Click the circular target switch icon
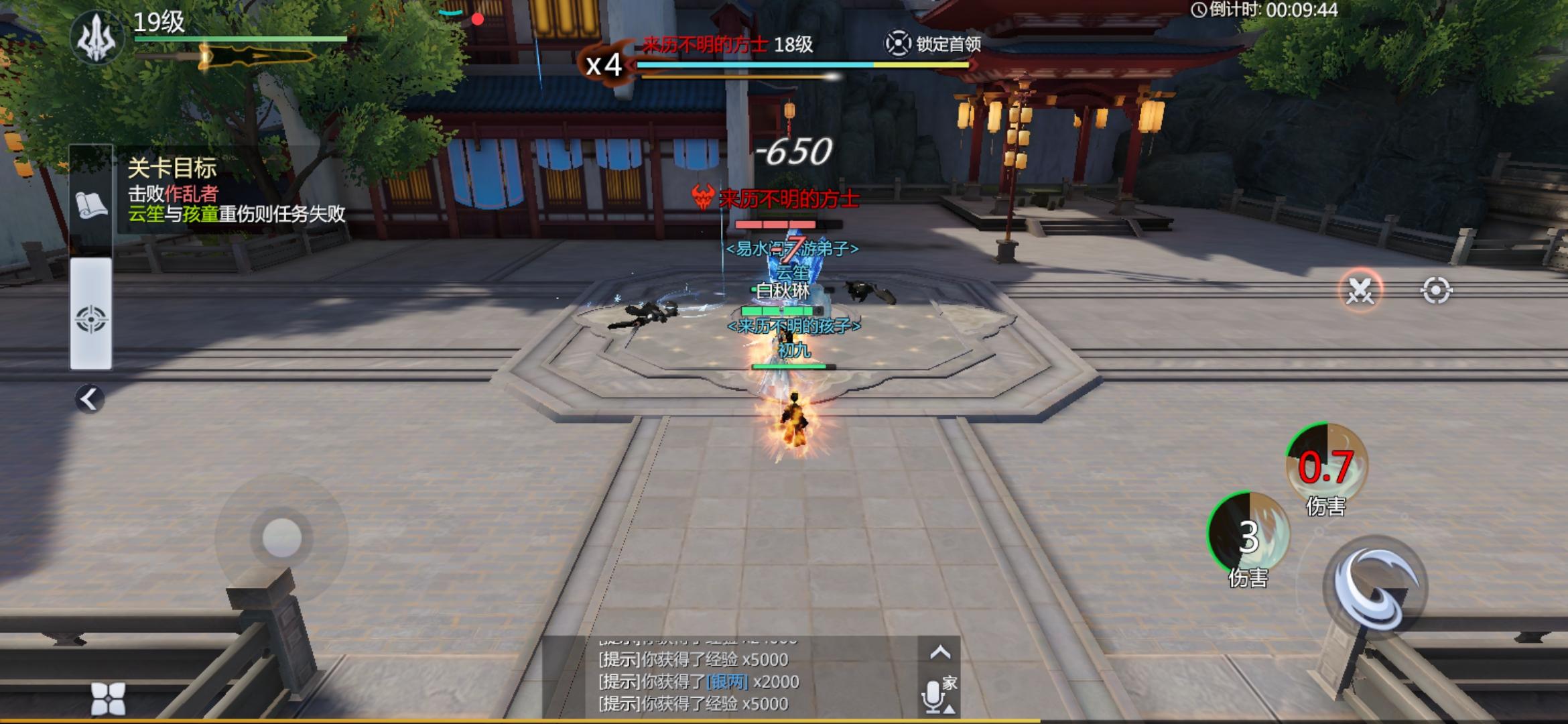Image resolution: width=1568 pixels, height=724 pixels. [x=1436, y=291]
